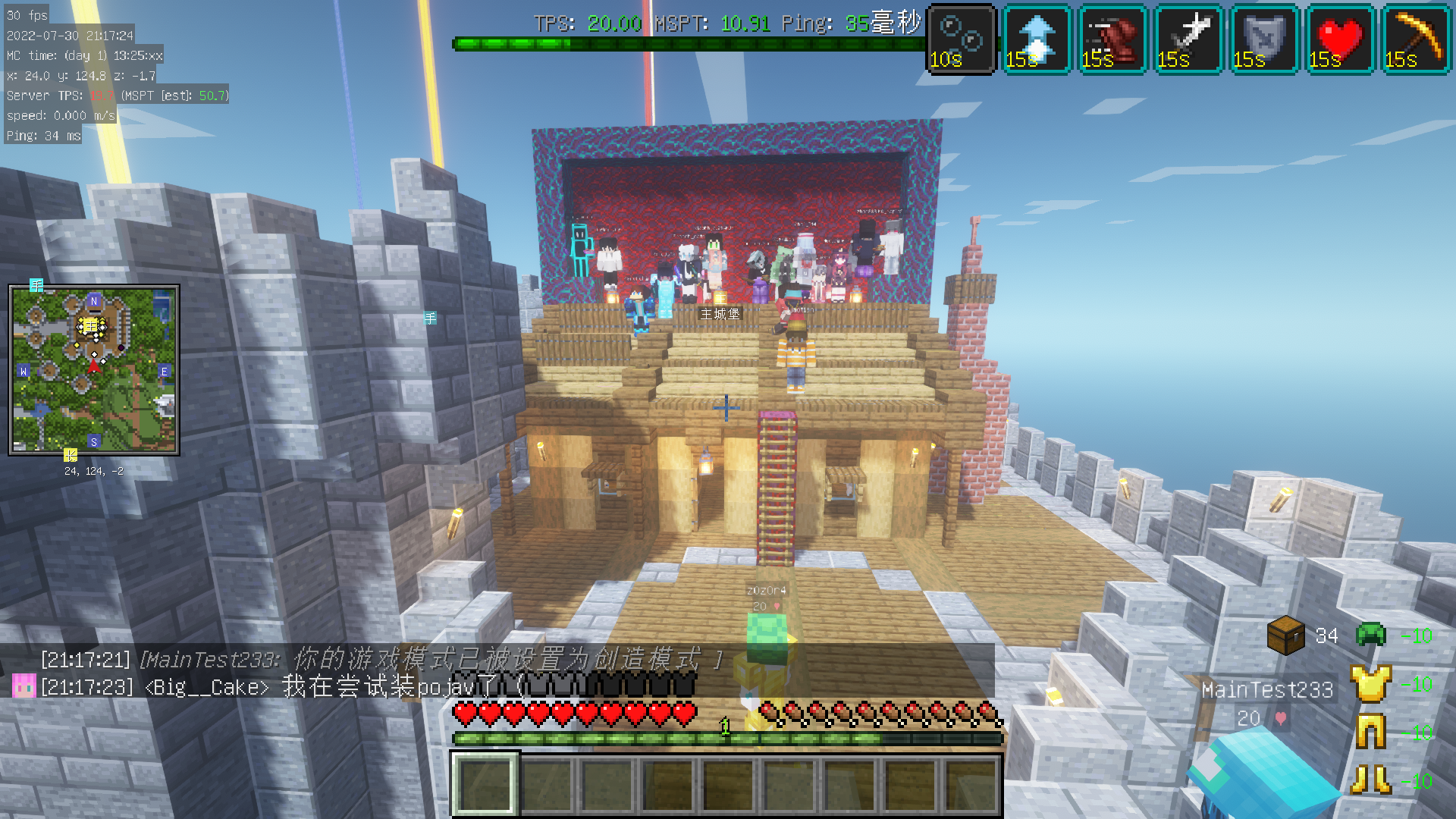The image size is (1456, 819).
Task: Select the green turtle helmet armor icon
Action: [1370, 633]
